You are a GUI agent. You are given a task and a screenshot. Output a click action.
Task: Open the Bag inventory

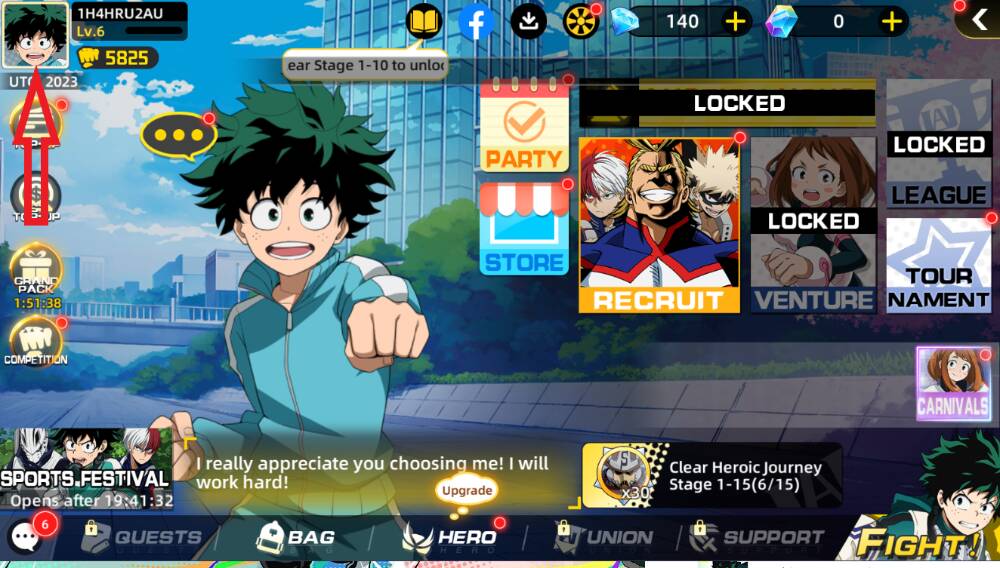tap(295, 538)
